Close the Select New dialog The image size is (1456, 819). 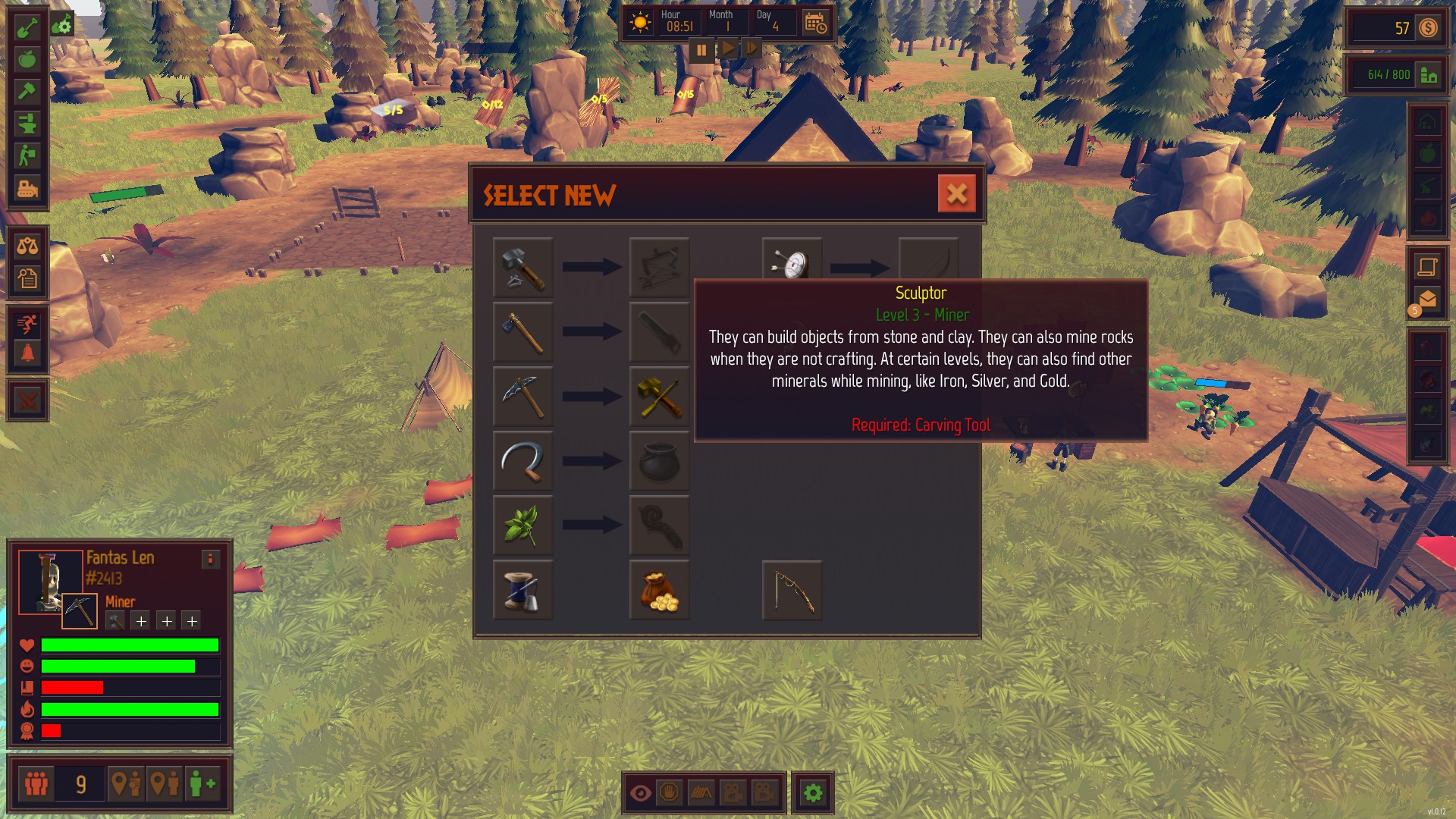(956, 194)
